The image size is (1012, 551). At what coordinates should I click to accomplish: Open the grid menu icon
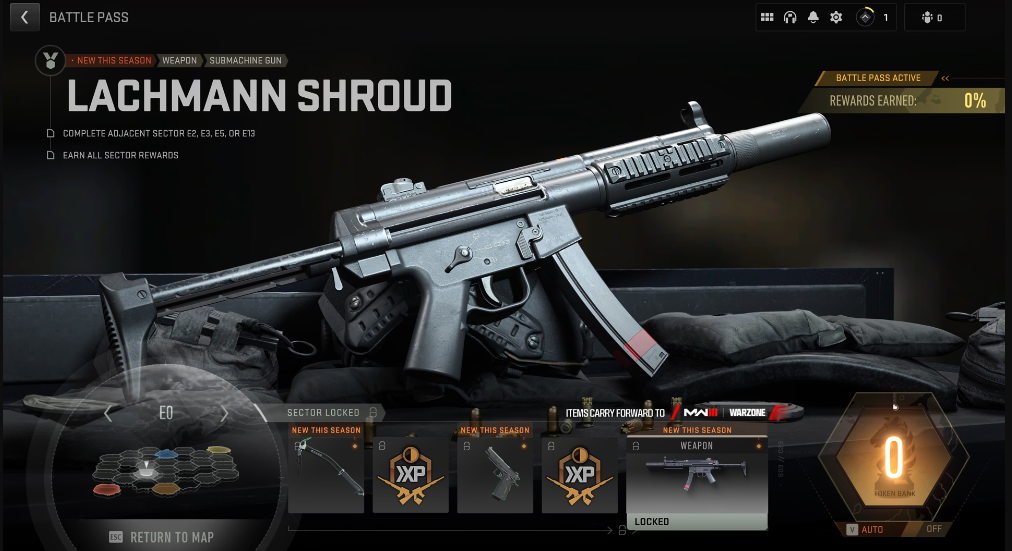[767, 17]
